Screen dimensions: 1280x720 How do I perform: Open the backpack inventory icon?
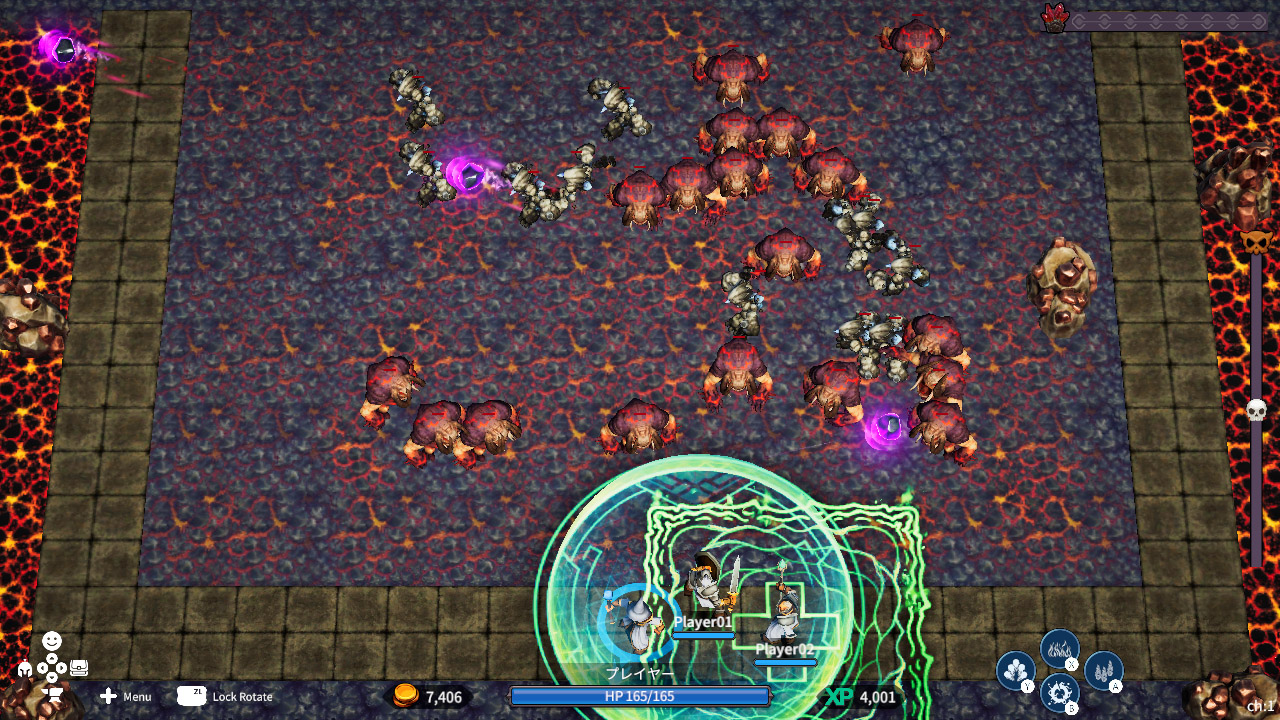click(x=79, y=667)
